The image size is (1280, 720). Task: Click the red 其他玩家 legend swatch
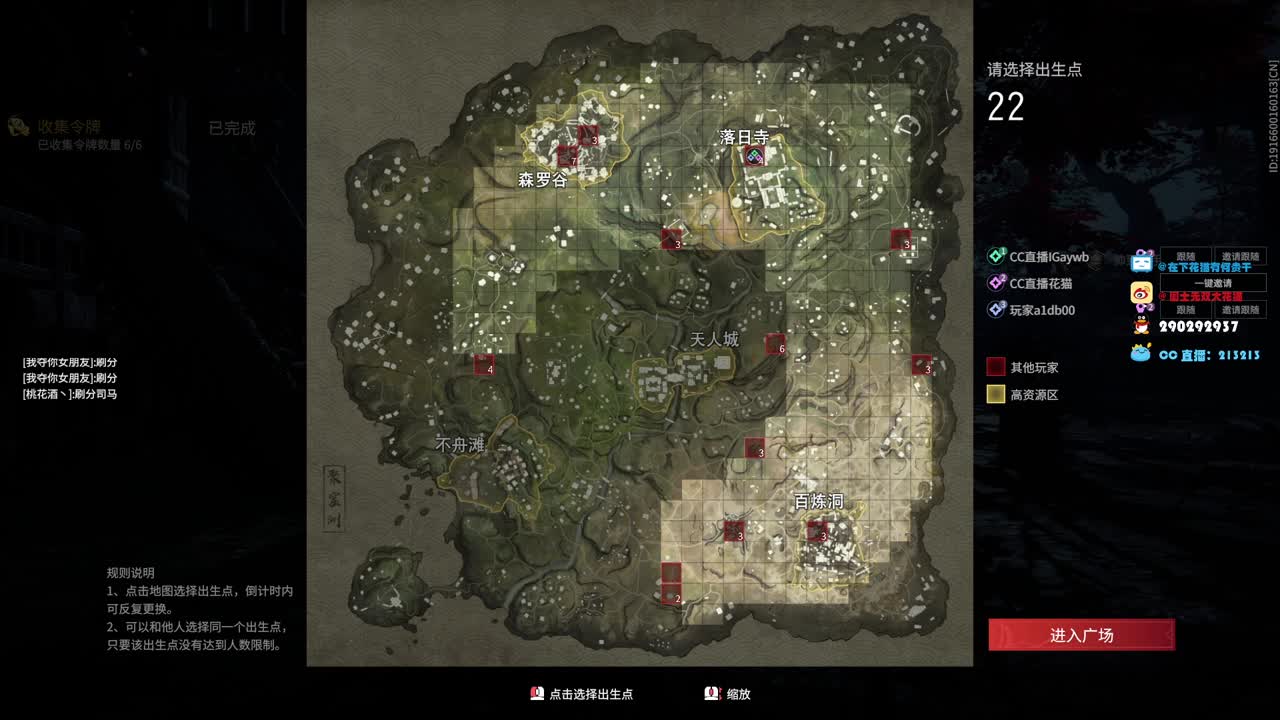click(995, 367)
